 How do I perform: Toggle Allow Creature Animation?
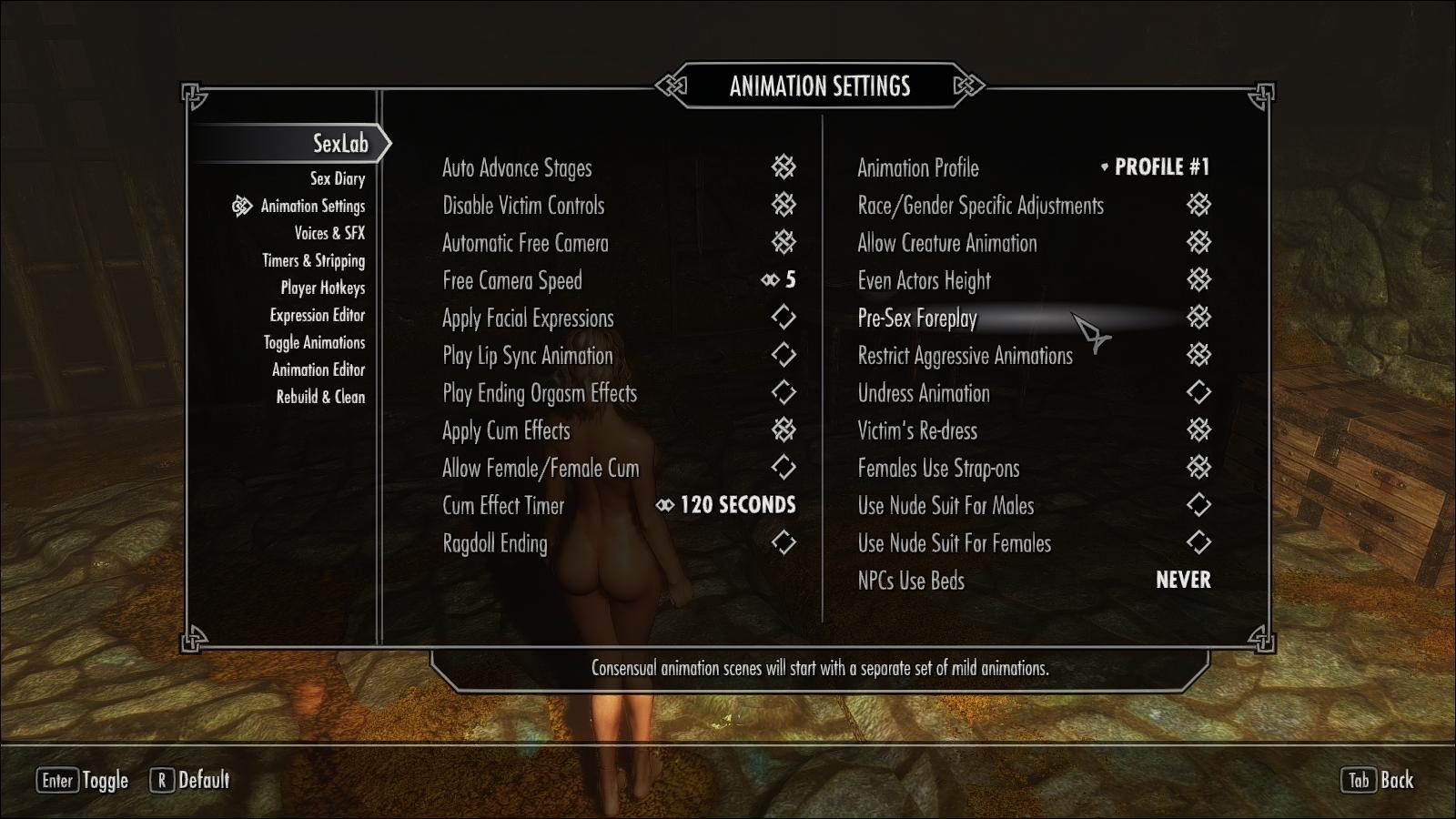(x=1198, y=242)
